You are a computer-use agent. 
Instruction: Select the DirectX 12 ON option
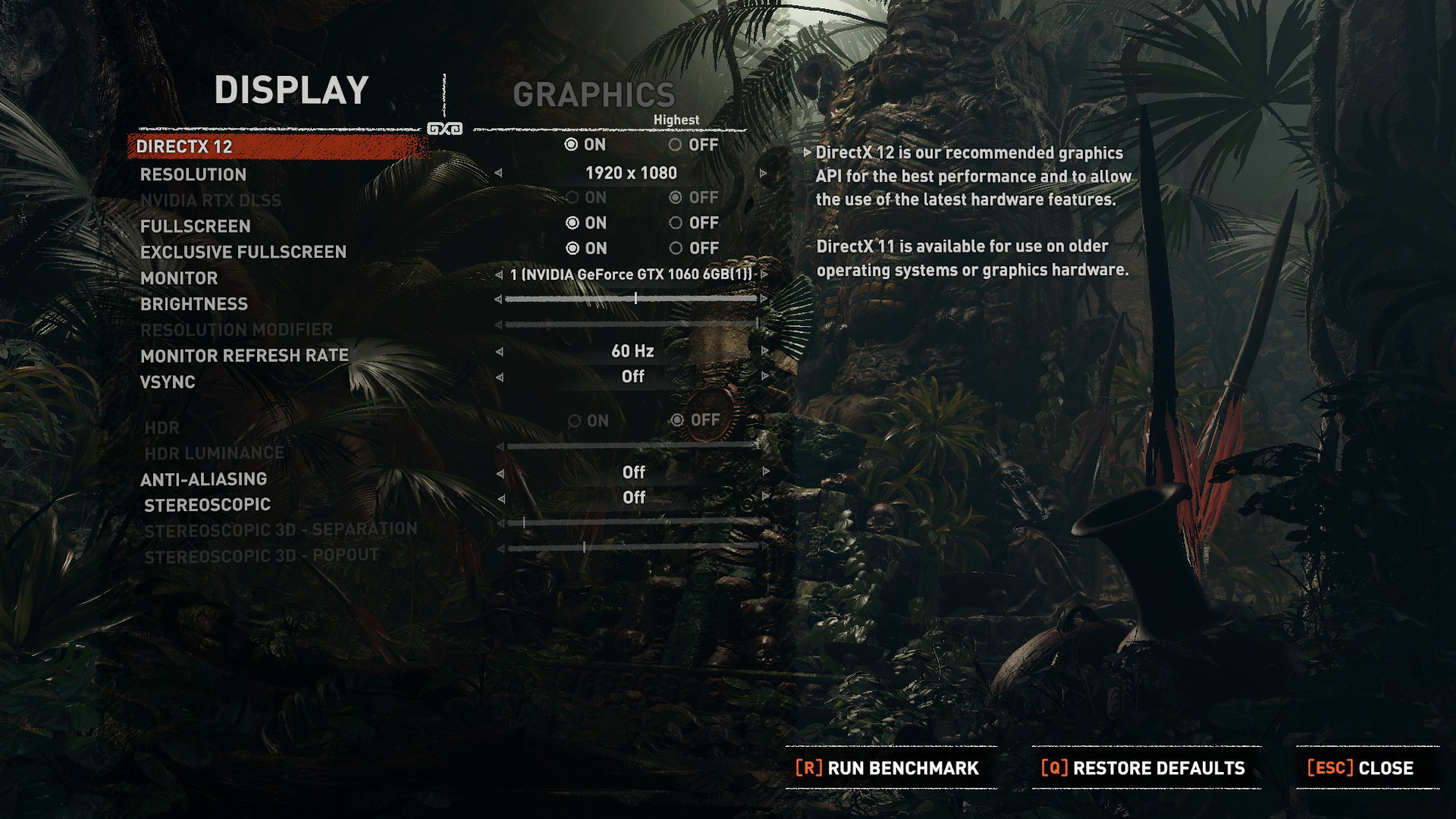[x=572, y=145]
